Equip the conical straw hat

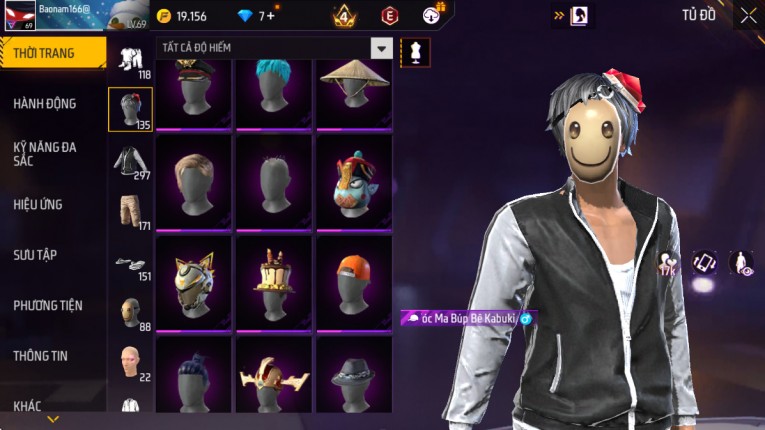pyautogui.click(x=354, y=88)
